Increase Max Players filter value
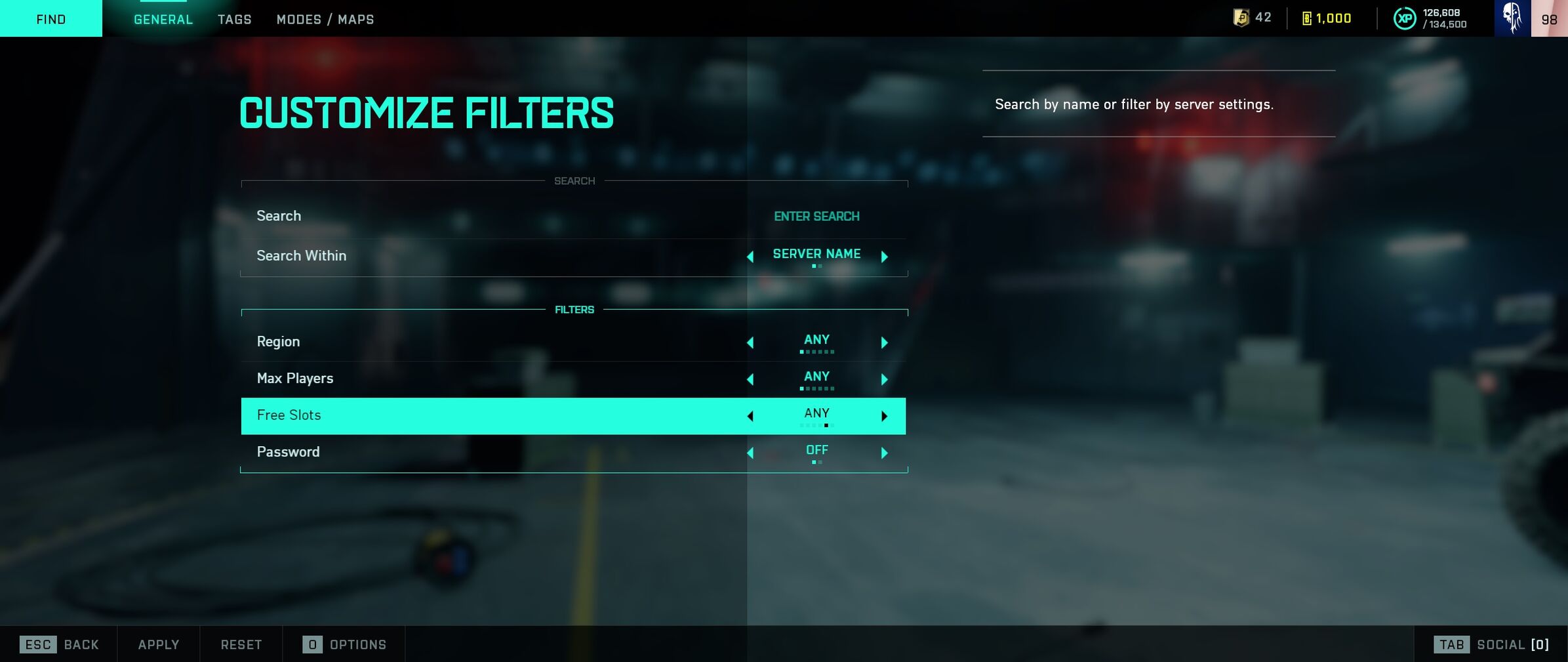 point(884,379)
